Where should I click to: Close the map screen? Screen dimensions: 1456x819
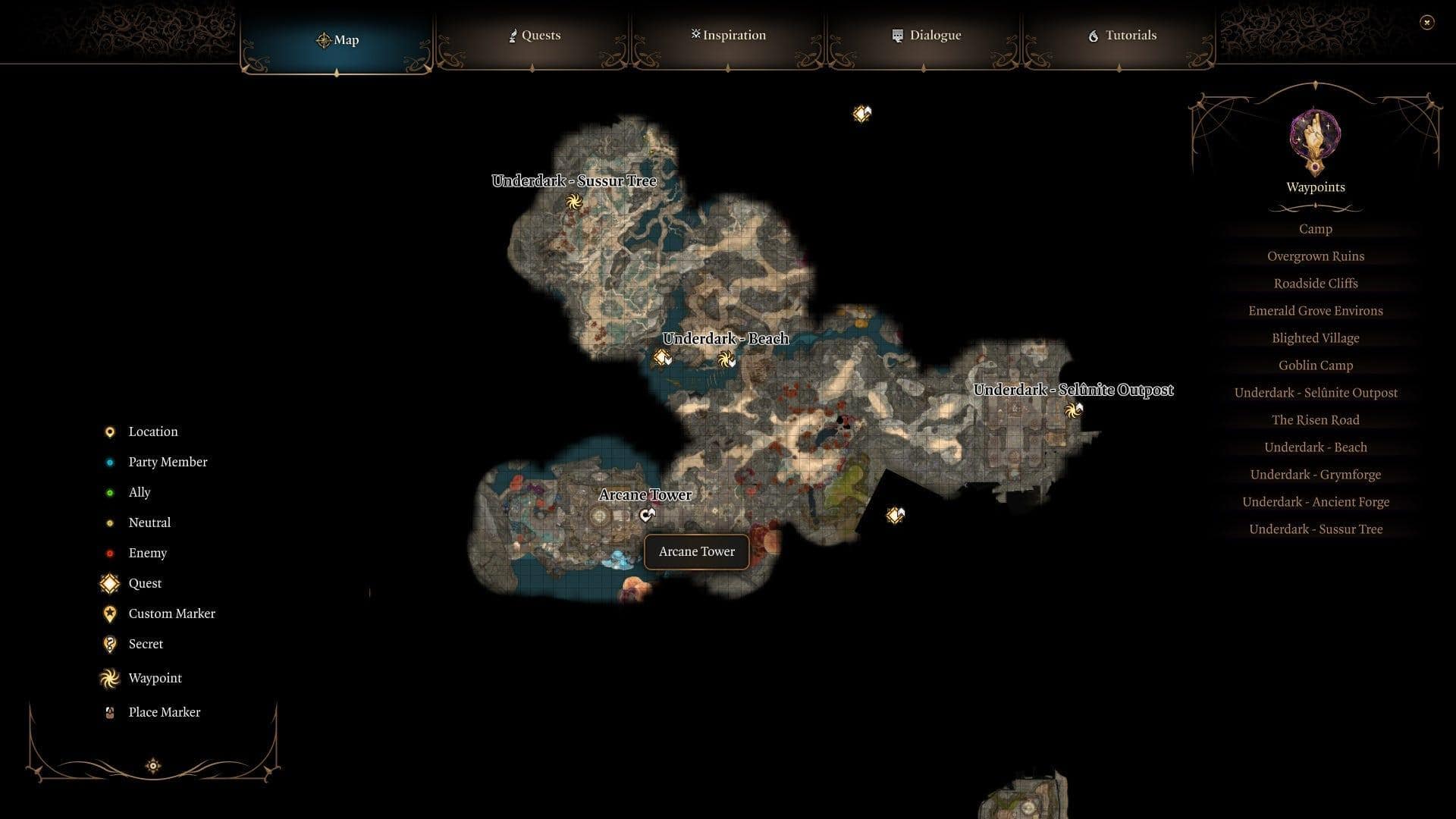(1426, 23)
